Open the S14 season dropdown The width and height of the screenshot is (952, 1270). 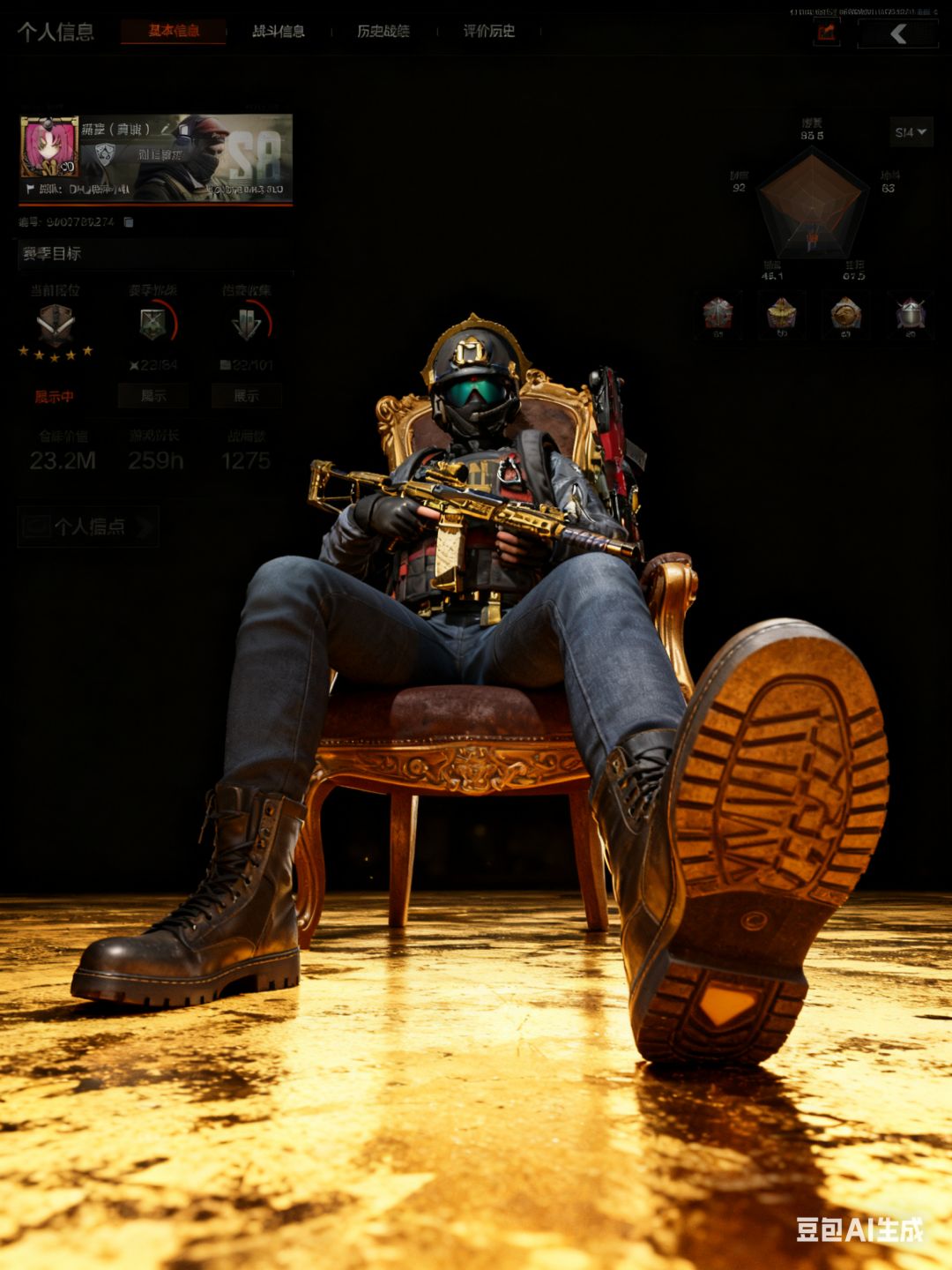911,132
